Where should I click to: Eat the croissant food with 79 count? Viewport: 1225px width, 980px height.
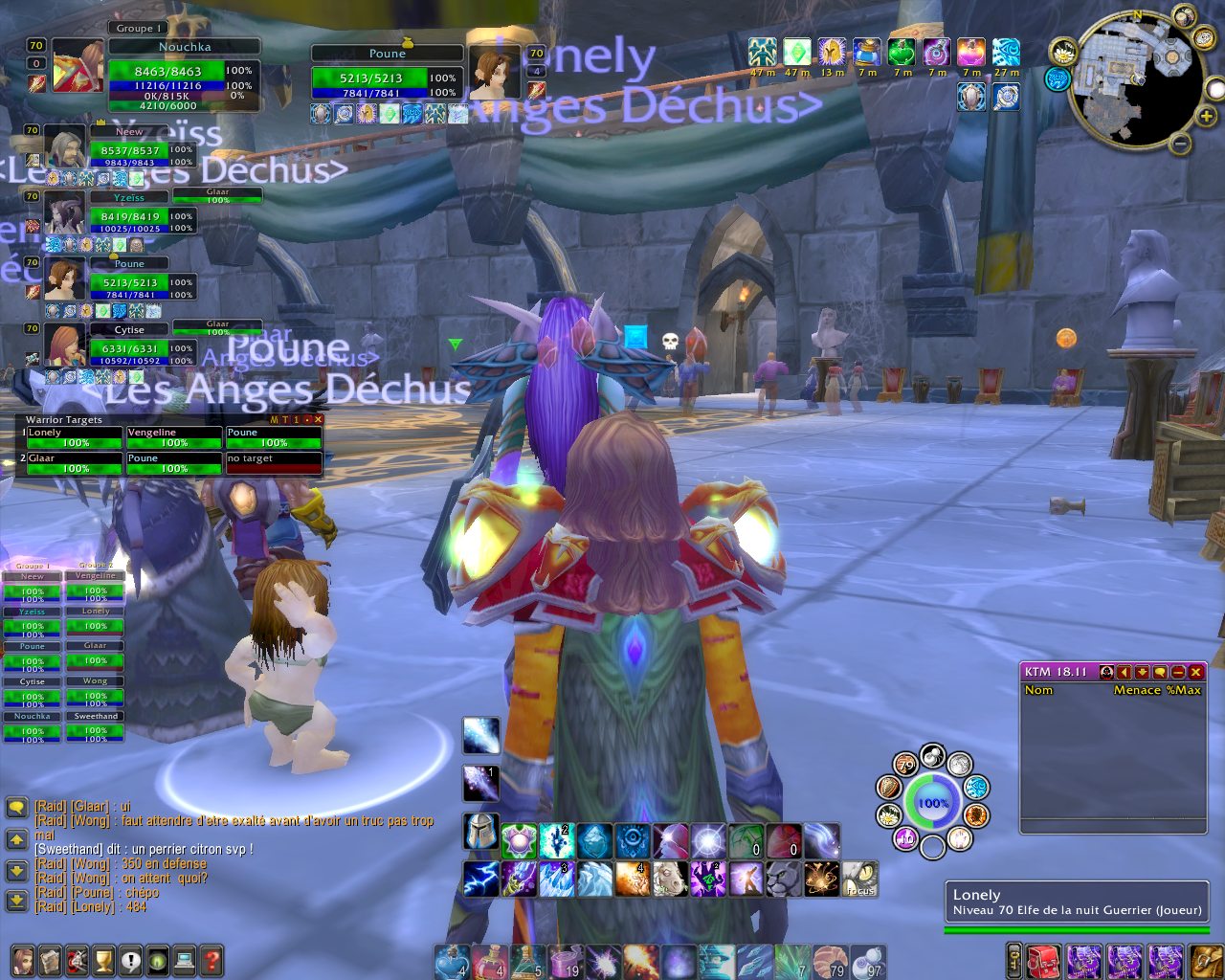point(832,962)
